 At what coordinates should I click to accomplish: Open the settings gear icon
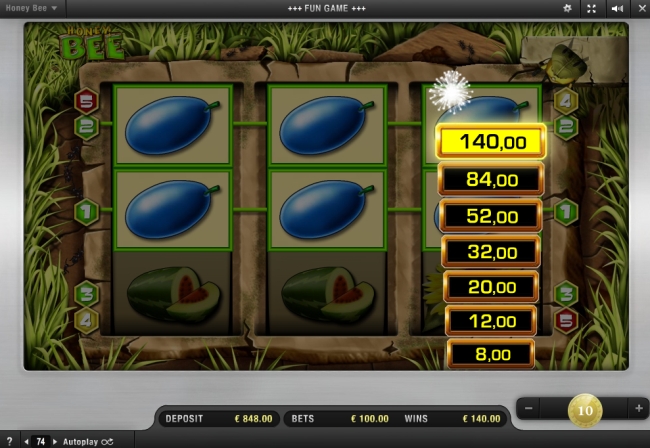[x=568, y=8]
